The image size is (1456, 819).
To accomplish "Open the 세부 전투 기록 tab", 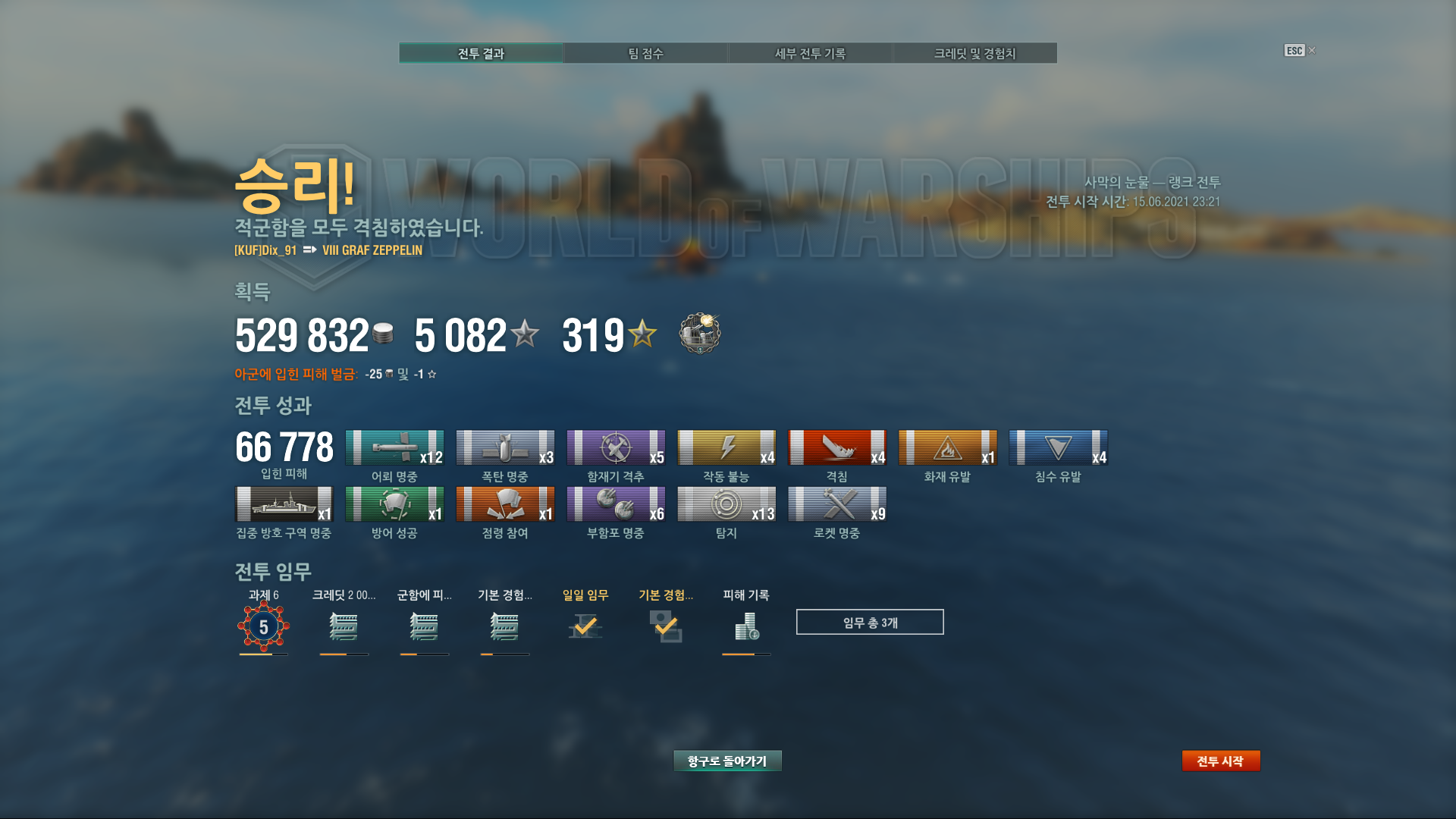I will (810, 53).
